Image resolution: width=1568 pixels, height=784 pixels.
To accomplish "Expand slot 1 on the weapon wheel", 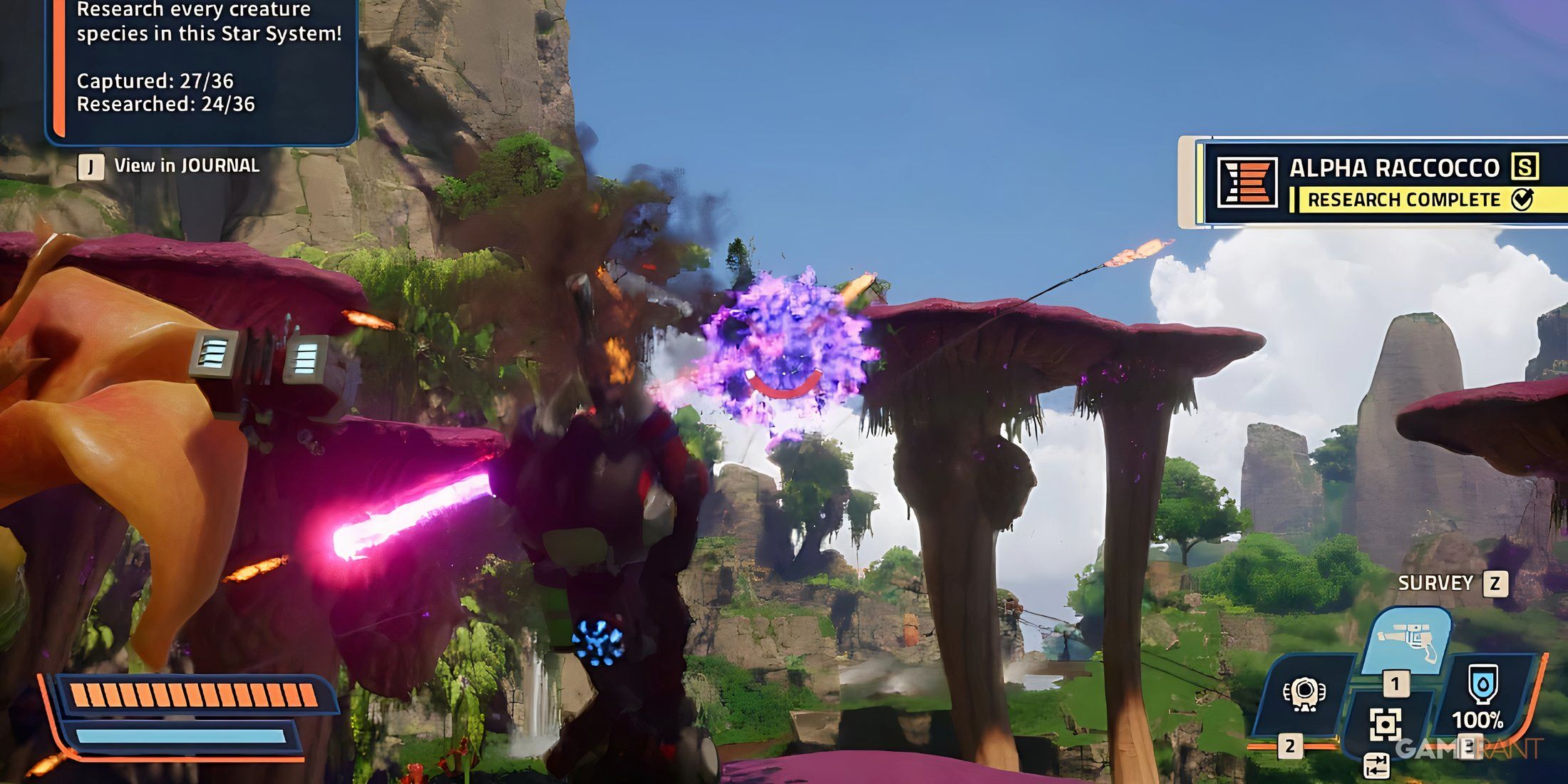I will pos(1396,684).
